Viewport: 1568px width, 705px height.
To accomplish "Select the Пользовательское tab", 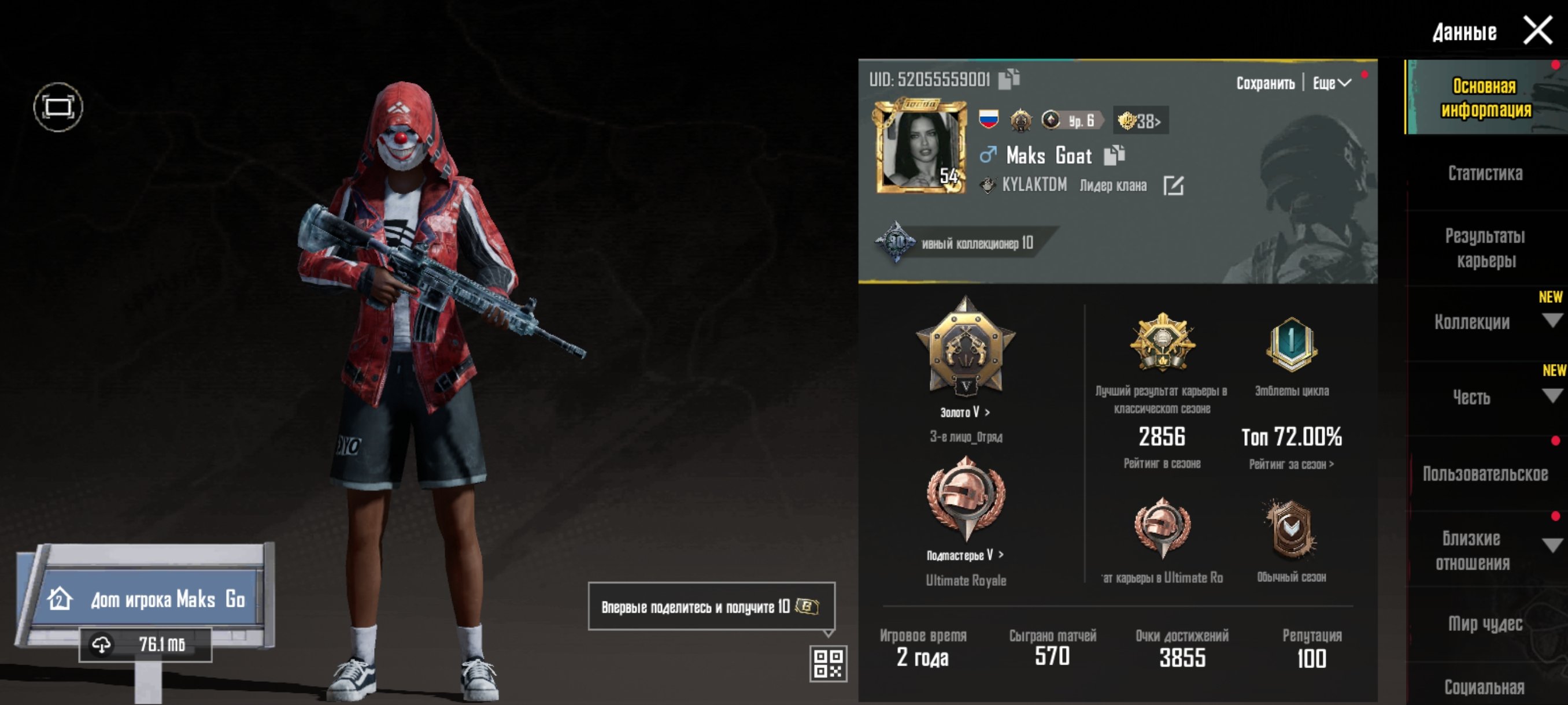I will pos(1485,474).
